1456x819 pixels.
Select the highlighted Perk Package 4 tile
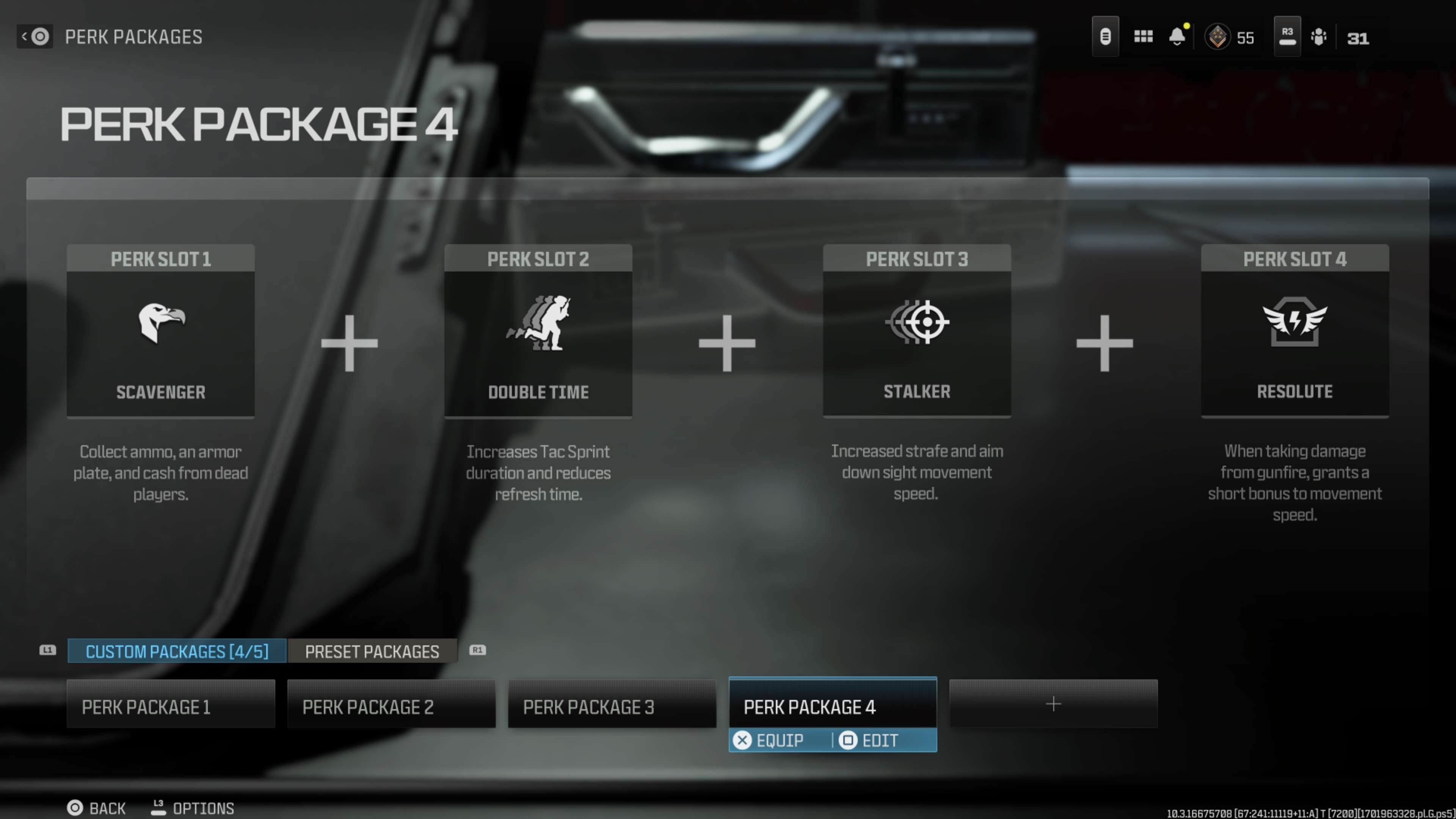tap(832, 705)
